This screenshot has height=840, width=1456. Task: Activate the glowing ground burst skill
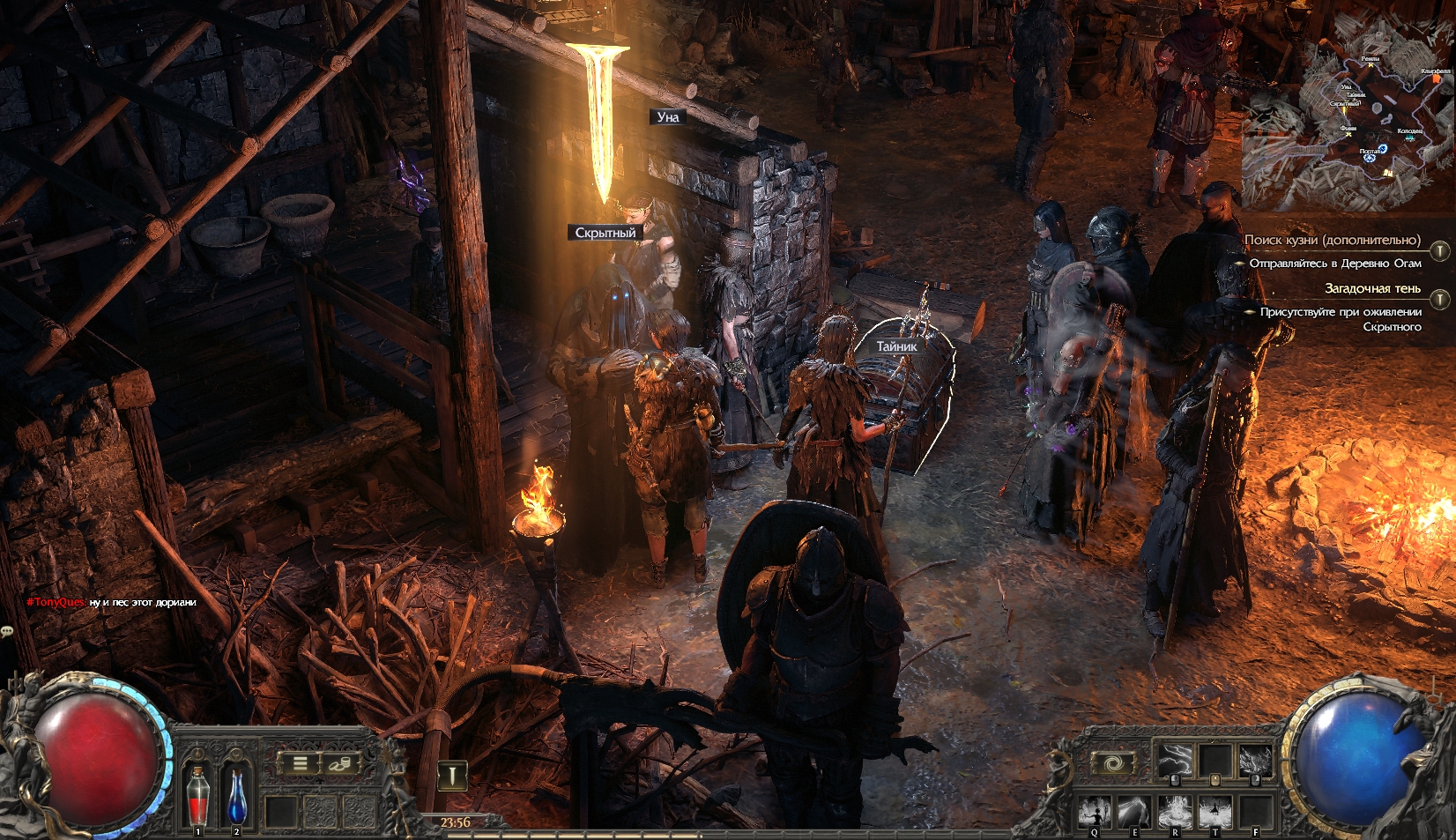click(x=1175, y=811)
